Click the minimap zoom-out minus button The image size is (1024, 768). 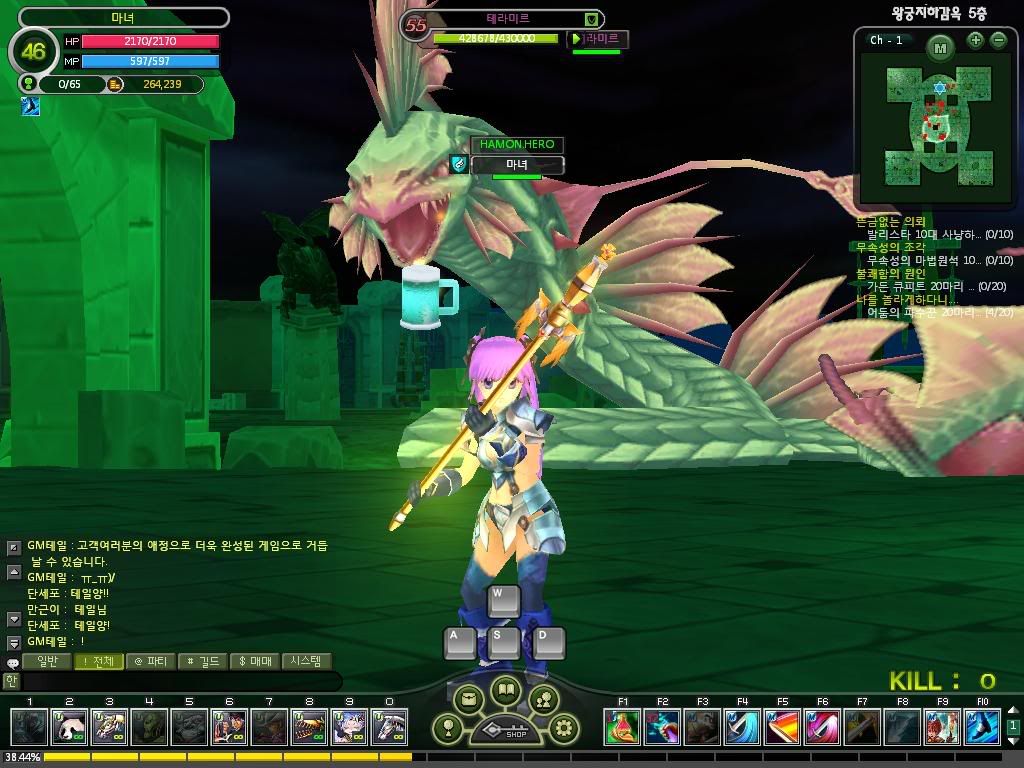click(x=998, y=41)
